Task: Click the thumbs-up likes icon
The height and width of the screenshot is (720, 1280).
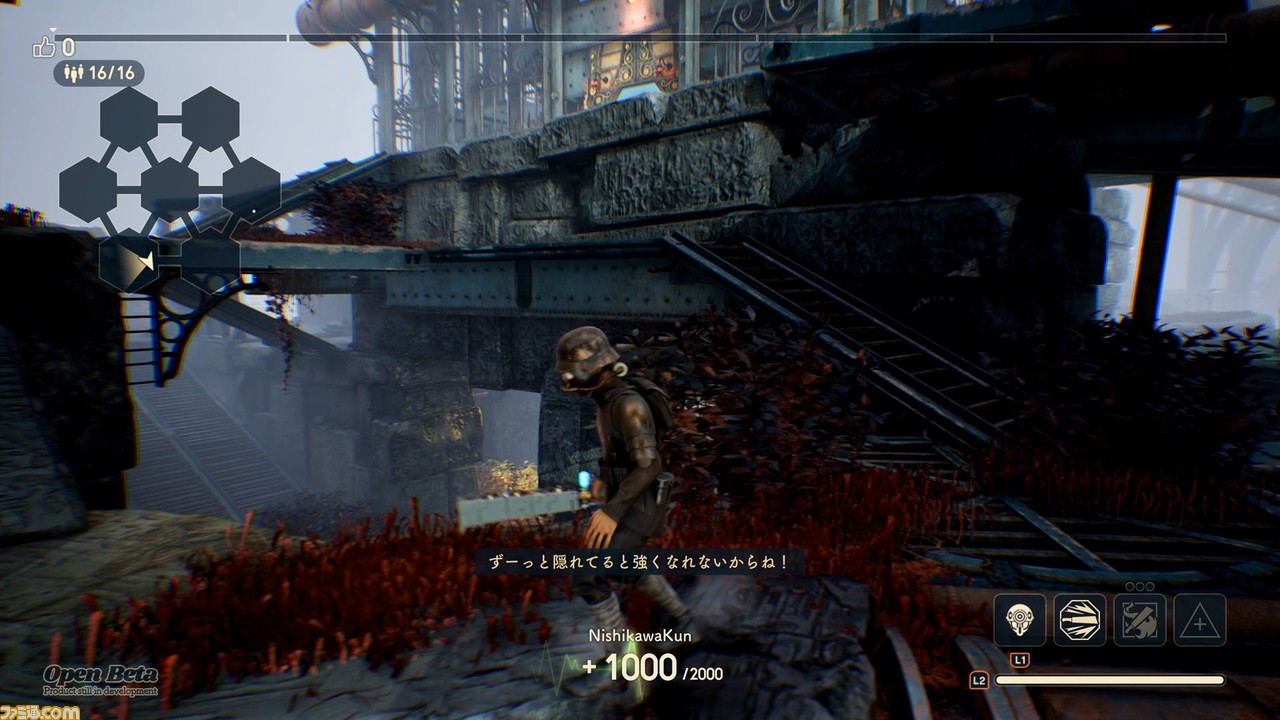Action: [45, 46]
